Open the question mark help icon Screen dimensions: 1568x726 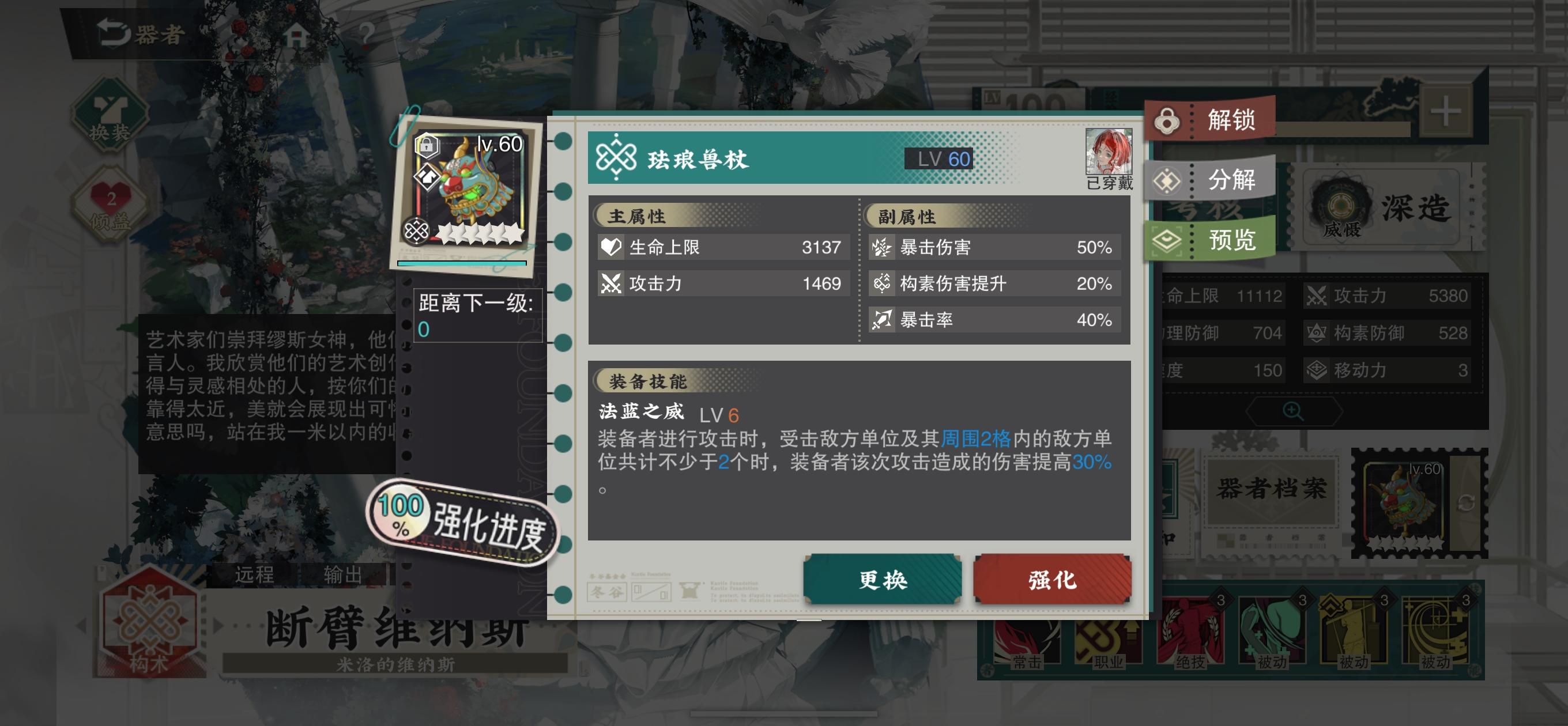coord(363,35)
